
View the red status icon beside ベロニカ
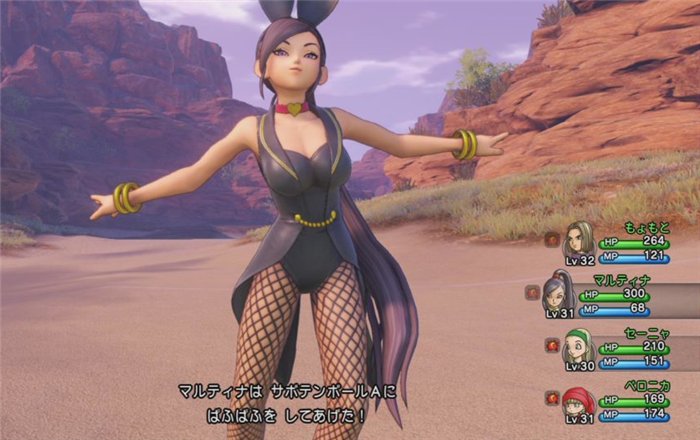coord(551,397)
